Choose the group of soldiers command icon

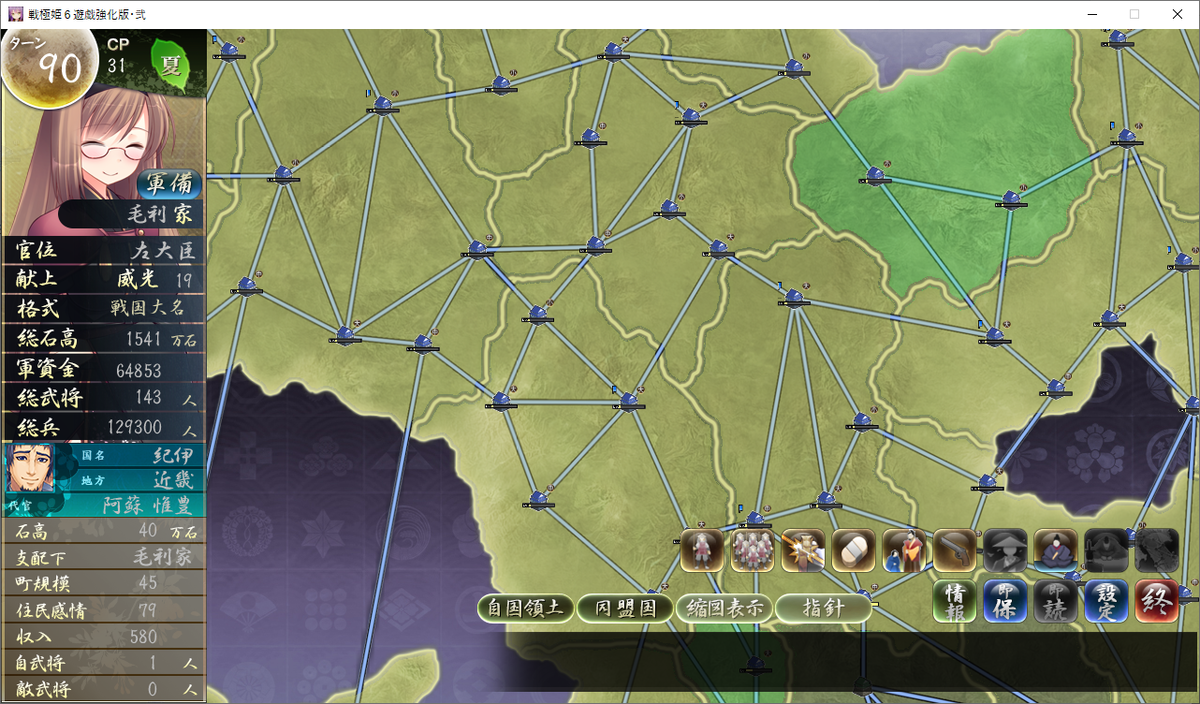(752, 551)
